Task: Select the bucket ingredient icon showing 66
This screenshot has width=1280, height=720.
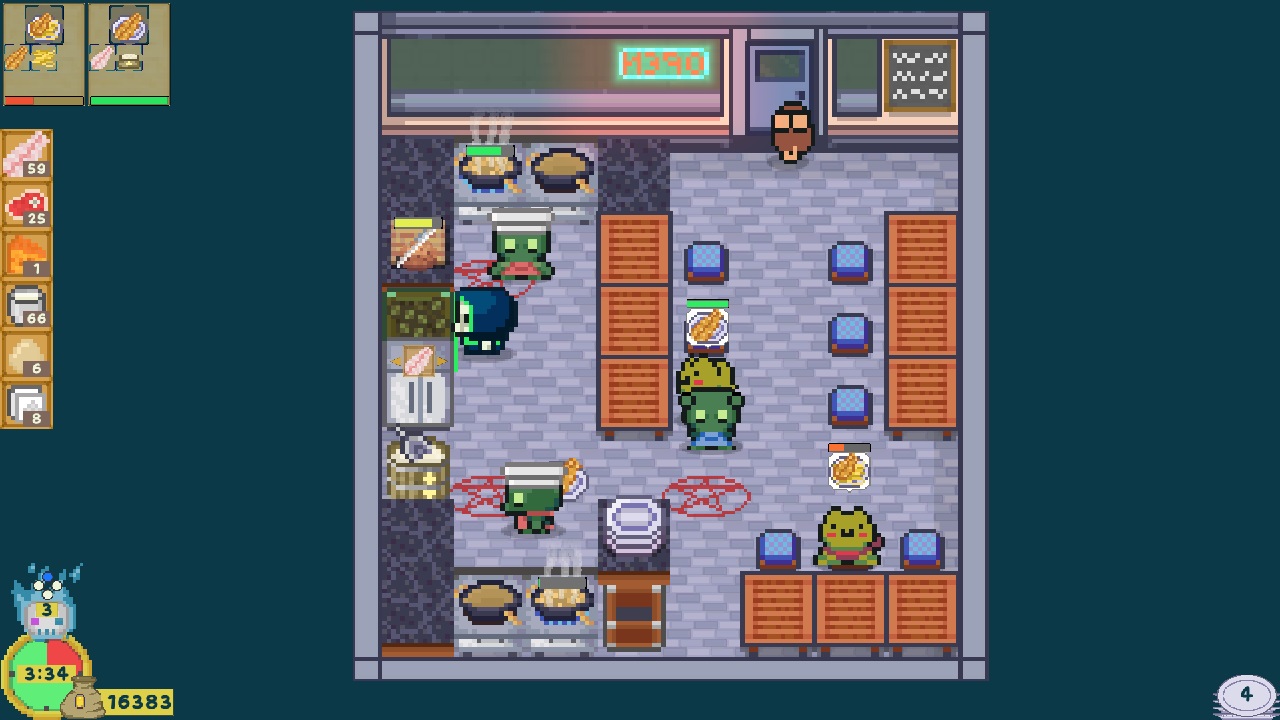Action: point(27,306)
